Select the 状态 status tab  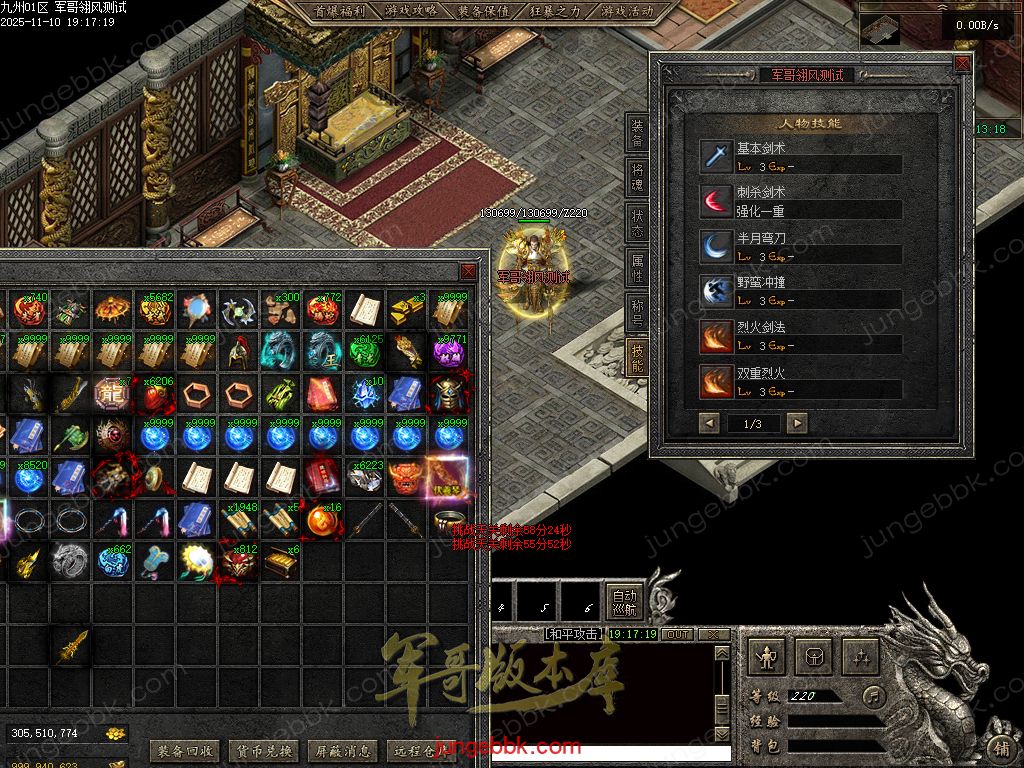(x=637, y=223)
